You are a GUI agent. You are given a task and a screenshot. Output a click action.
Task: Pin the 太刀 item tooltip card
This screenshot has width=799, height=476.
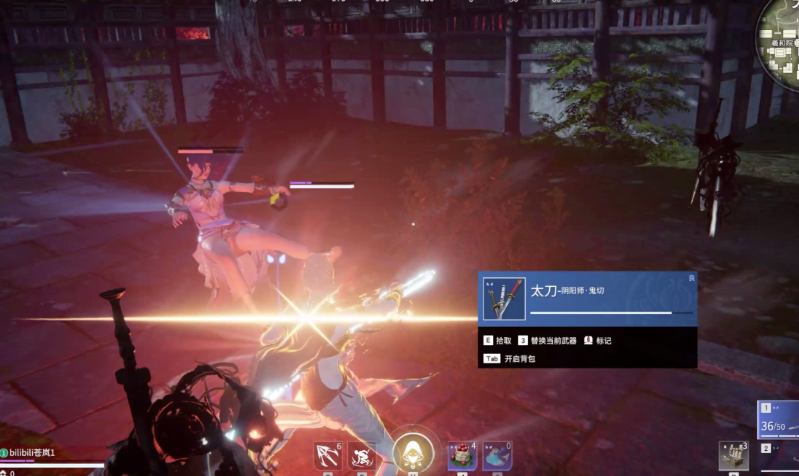pyautogui.click(x=691, y=277)
